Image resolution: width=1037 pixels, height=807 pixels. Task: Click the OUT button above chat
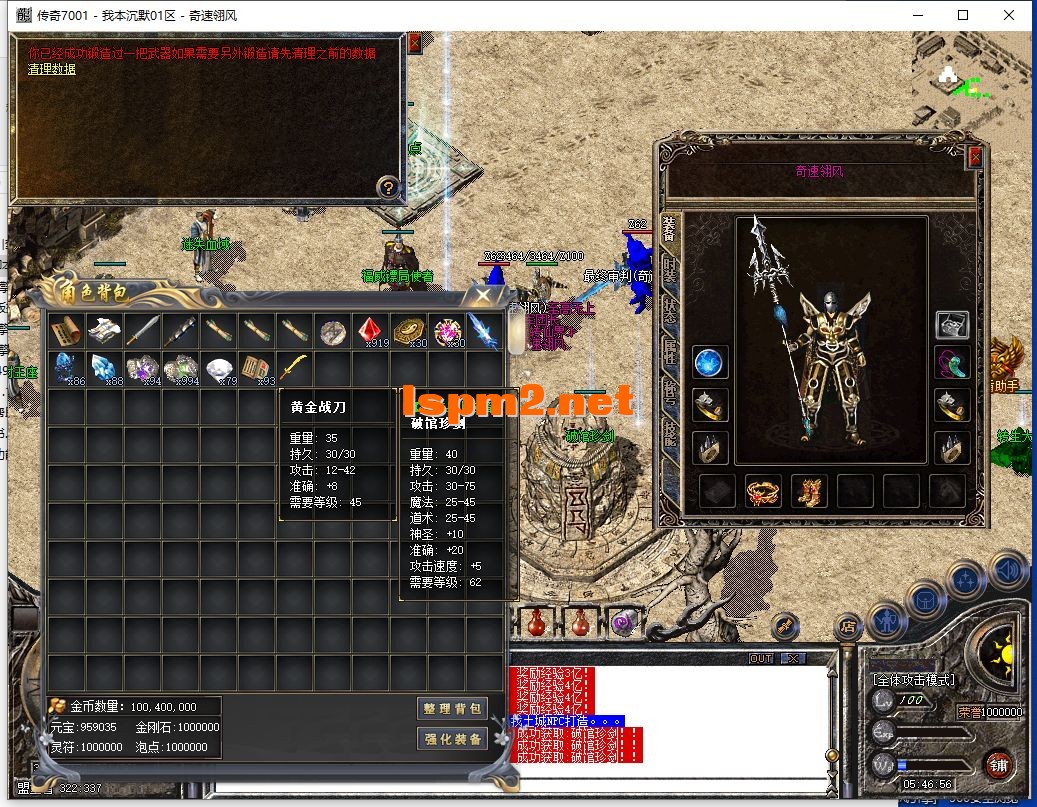click(761, 658)
